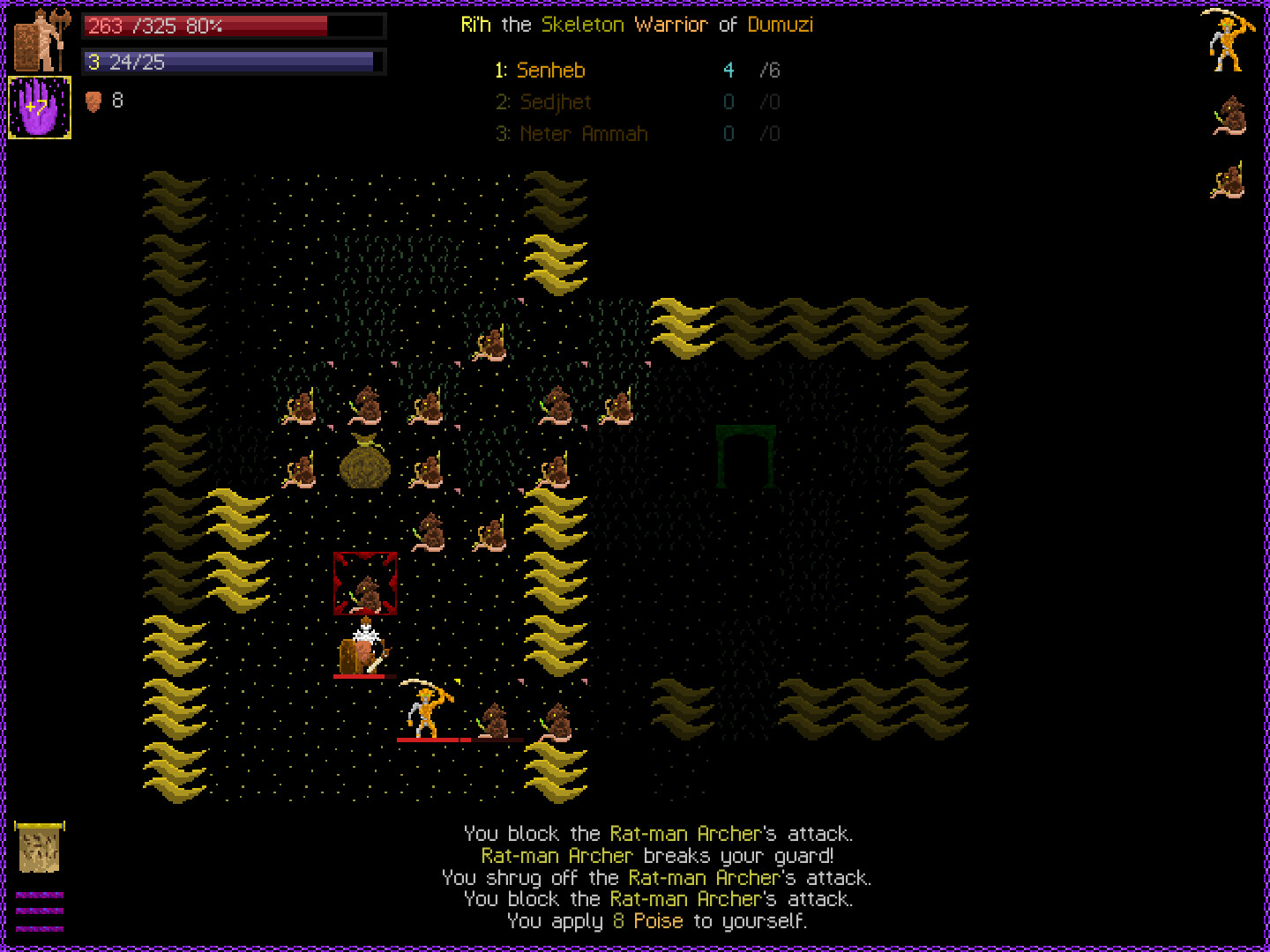Select the Dumuzi name in the header
Image resolution: width=1270 pixels, height=952 pixels.
pyautogui.click(x=780, y=25)
